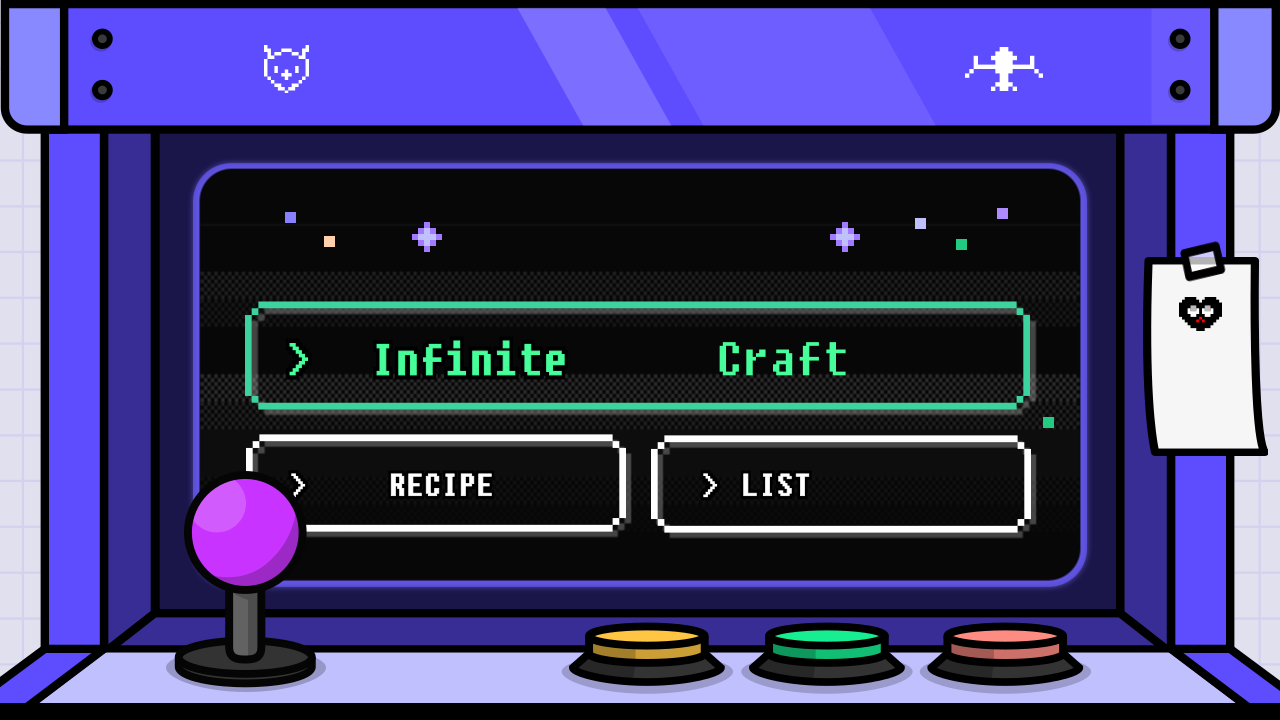This screenshot has height=720, width=1280.
Task: Click the heart face icon on the sticky note
Action: (x=1201, y=312)
